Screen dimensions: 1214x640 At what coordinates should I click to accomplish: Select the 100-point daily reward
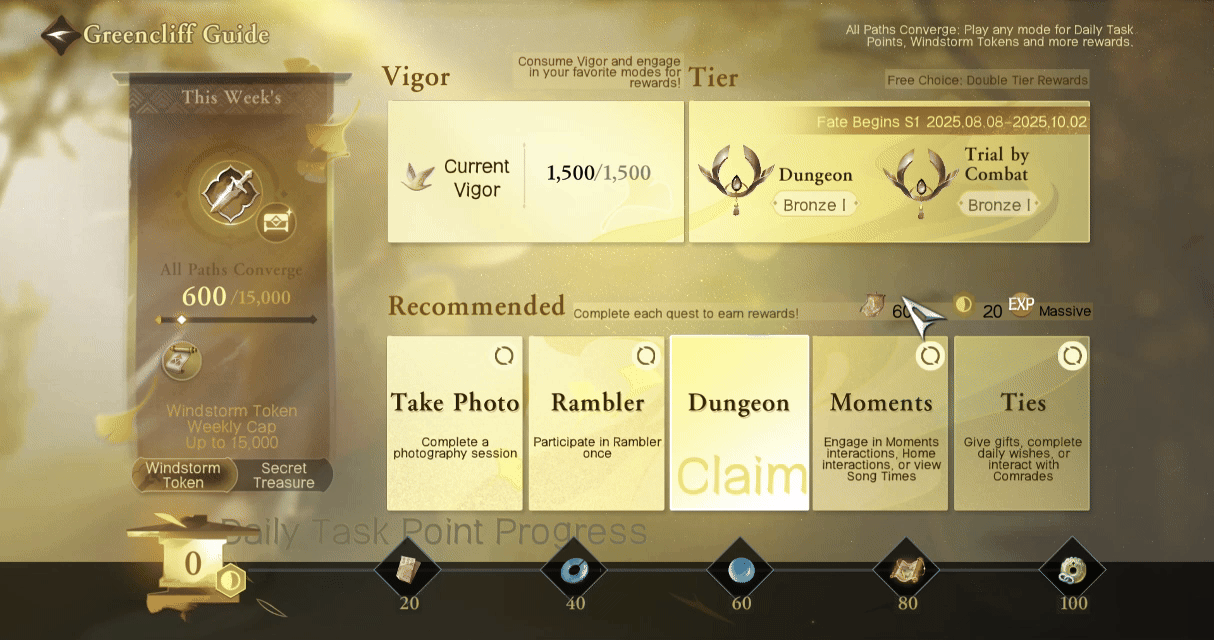click(x=1072, y=572)
